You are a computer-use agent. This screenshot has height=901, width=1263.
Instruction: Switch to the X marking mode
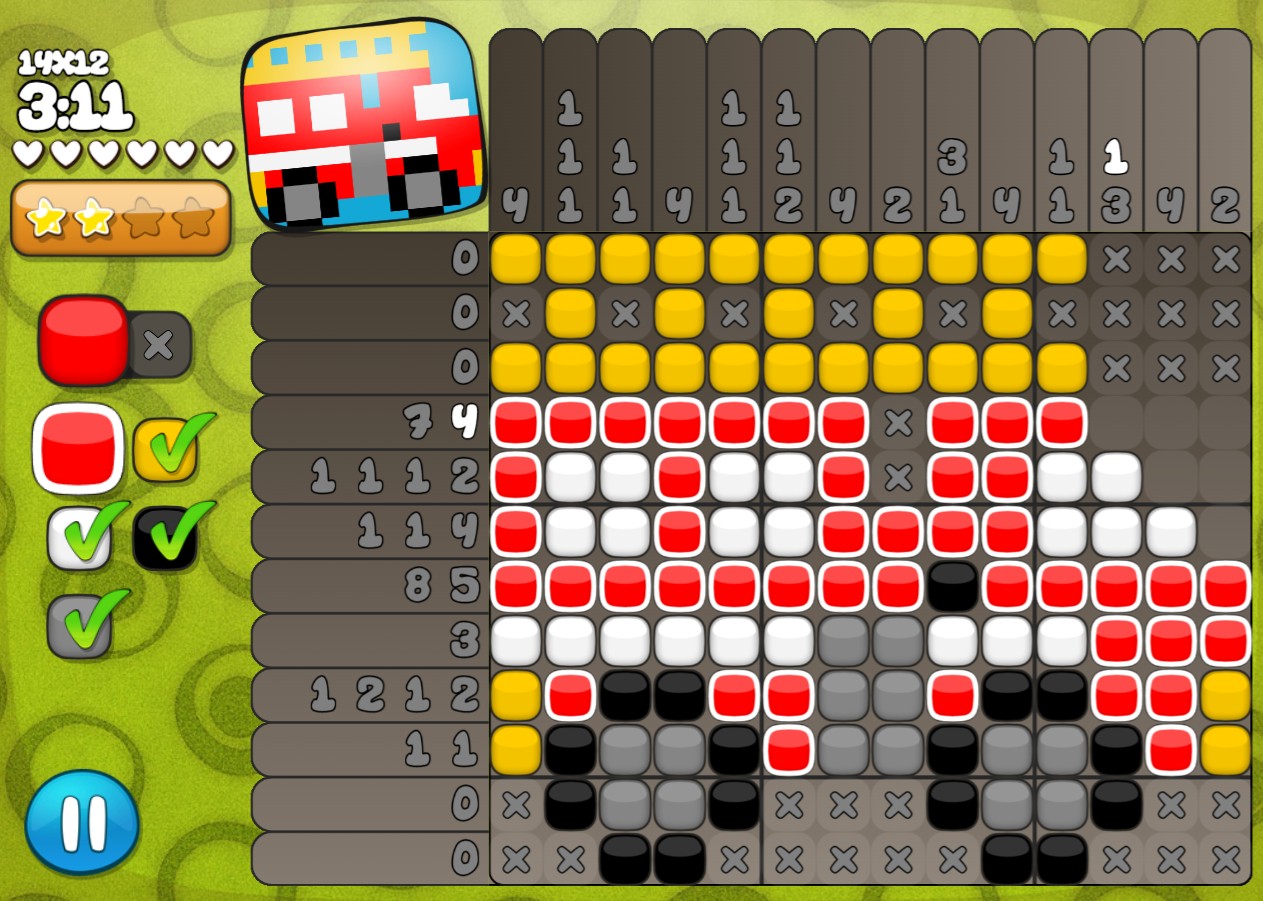pyautogui.click(x=160, y=345)
